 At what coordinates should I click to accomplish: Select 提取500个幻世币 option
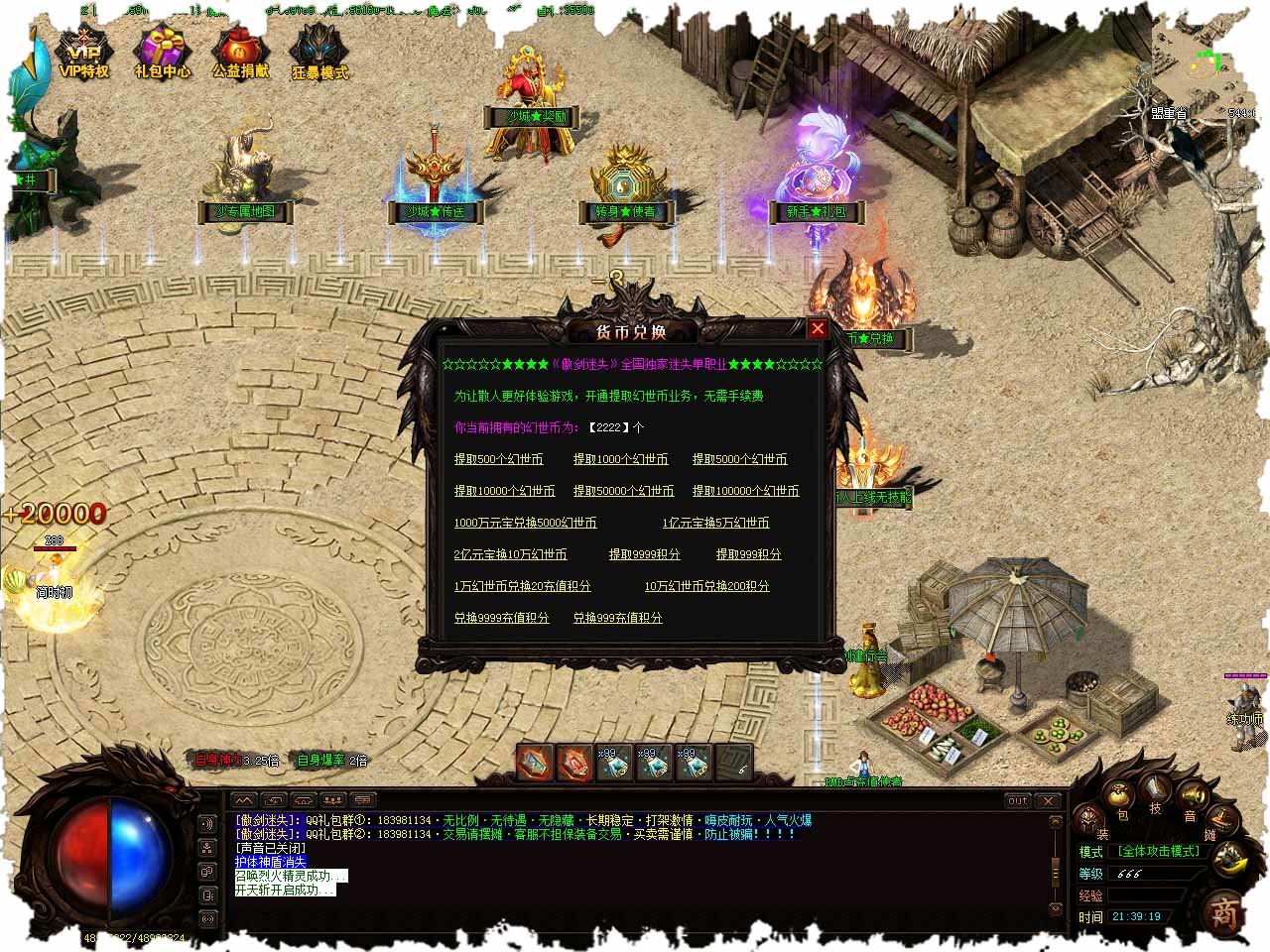tap(498, 459)
